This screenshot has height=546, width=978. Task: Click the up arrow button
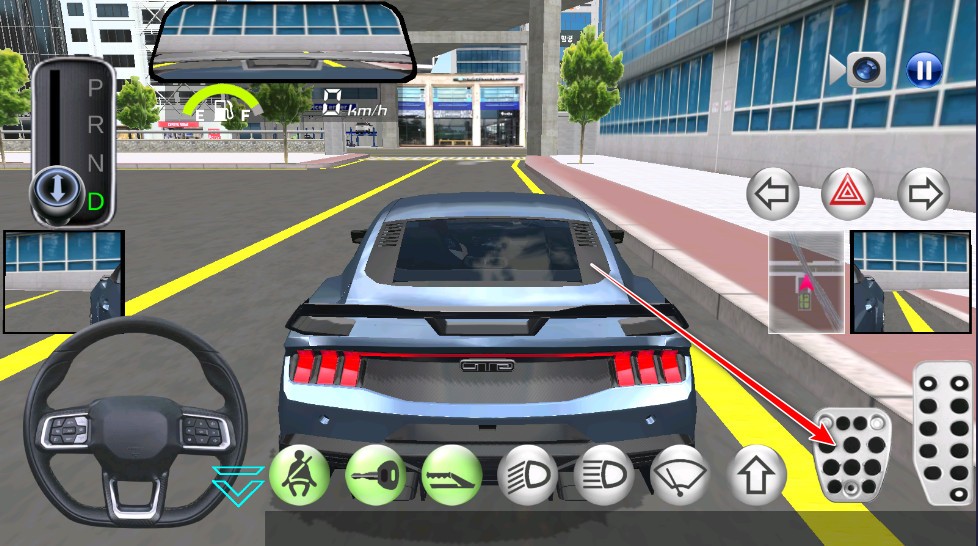[x=757, y=475]
